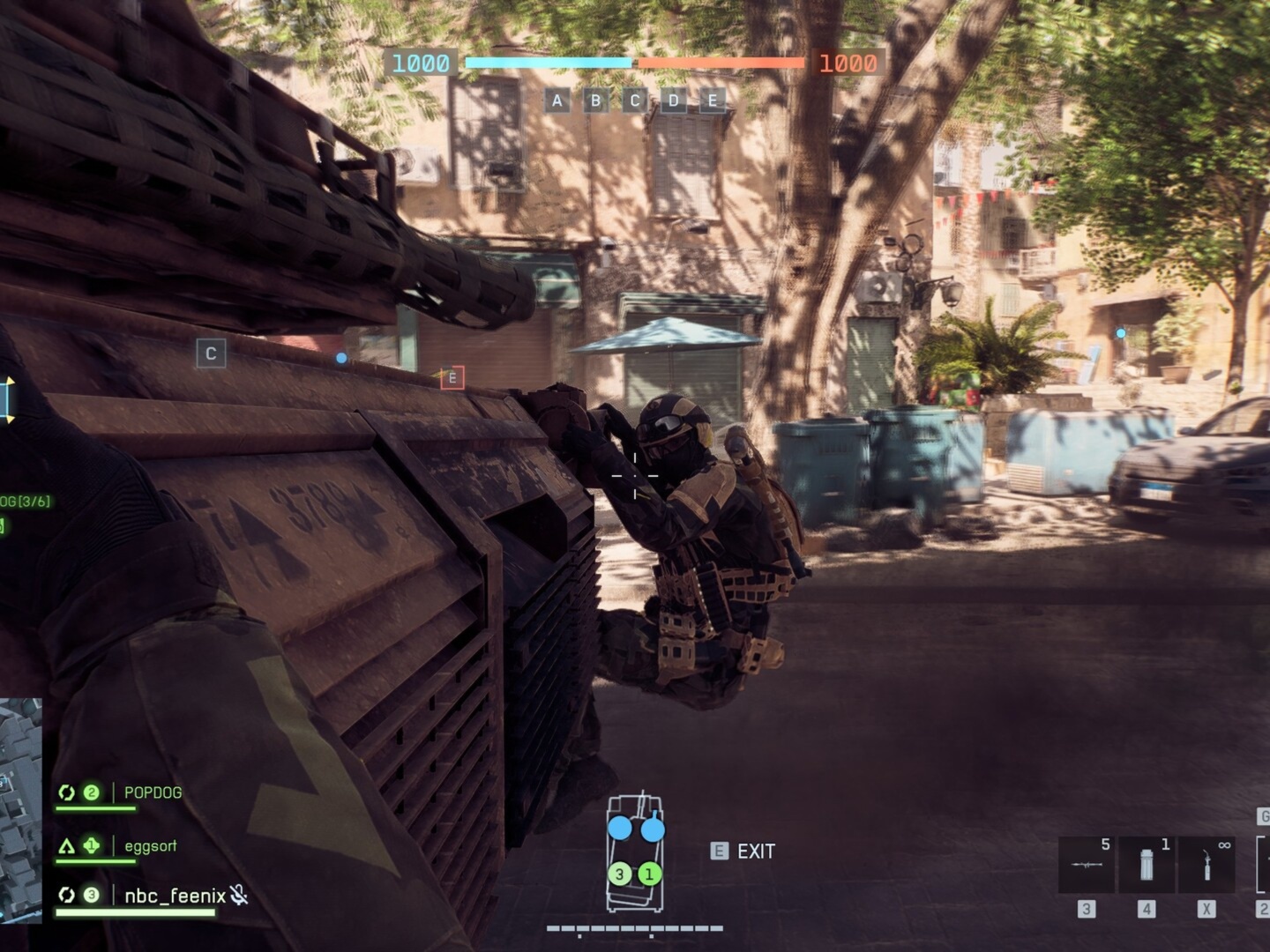1270x952 pixels.
Task: Select squad member nbc_feenix
Action: [x=175, y=896]
